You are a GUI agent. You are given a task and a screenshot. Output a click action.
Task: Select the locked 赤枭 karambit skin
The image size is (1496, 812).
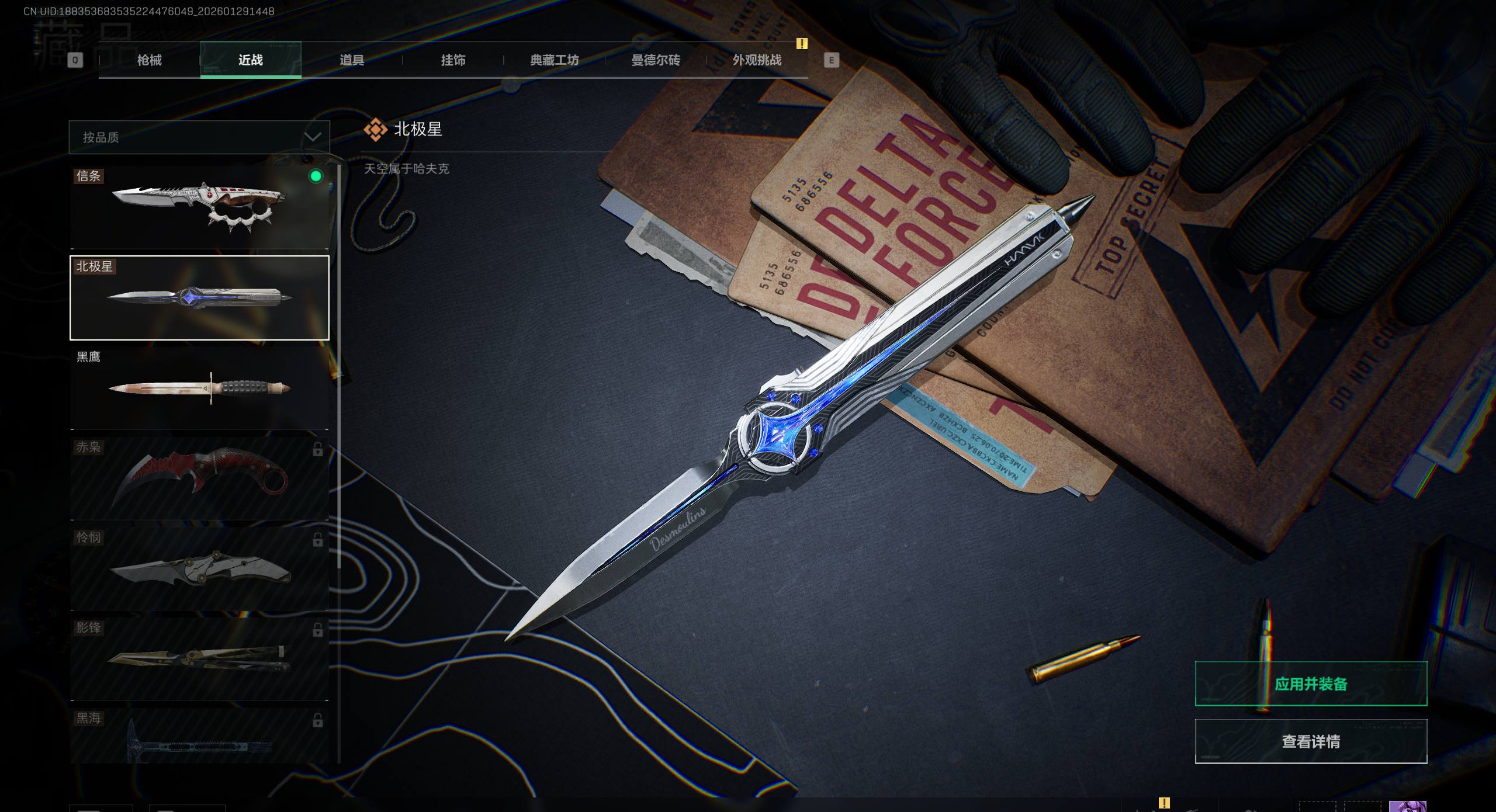(x=199, y=478)
